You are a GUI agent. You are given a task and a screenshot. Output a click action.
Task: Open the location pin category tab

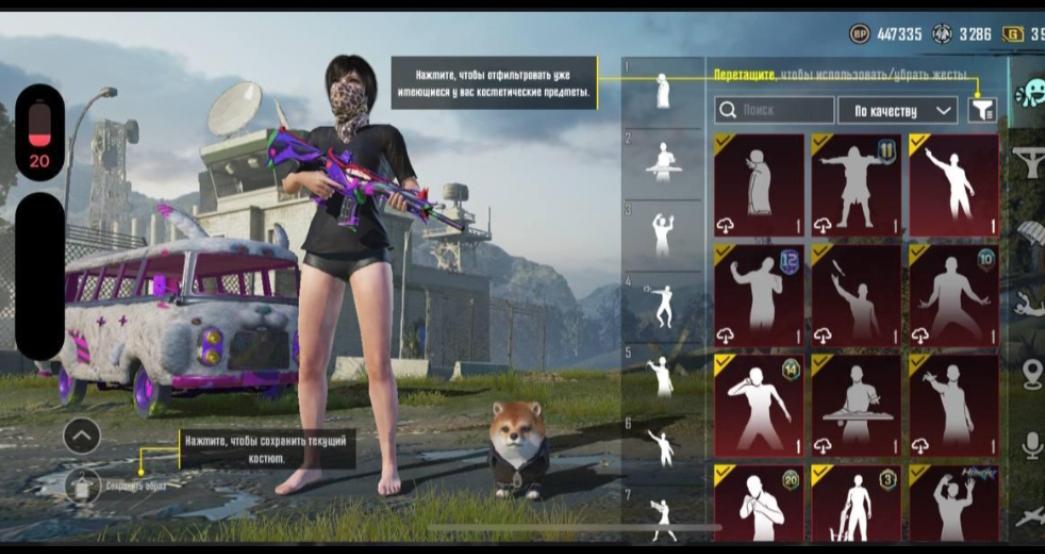click(x=1030, y=375)
